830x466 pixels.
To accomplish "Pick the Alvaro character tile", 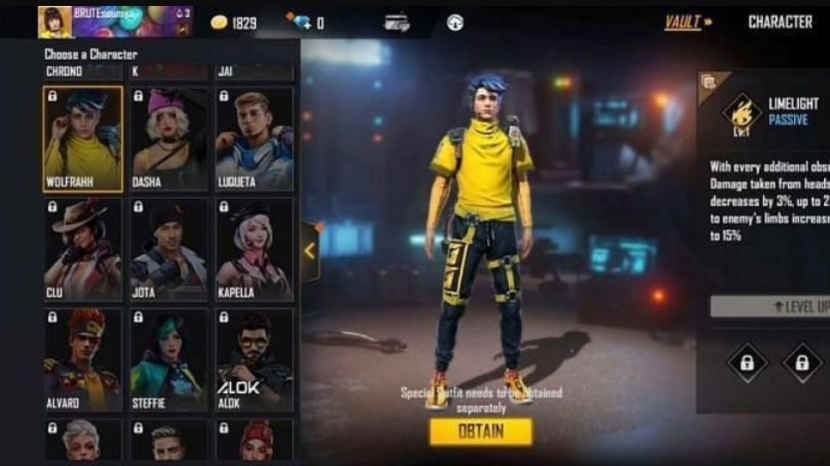I will coord(83,360).
